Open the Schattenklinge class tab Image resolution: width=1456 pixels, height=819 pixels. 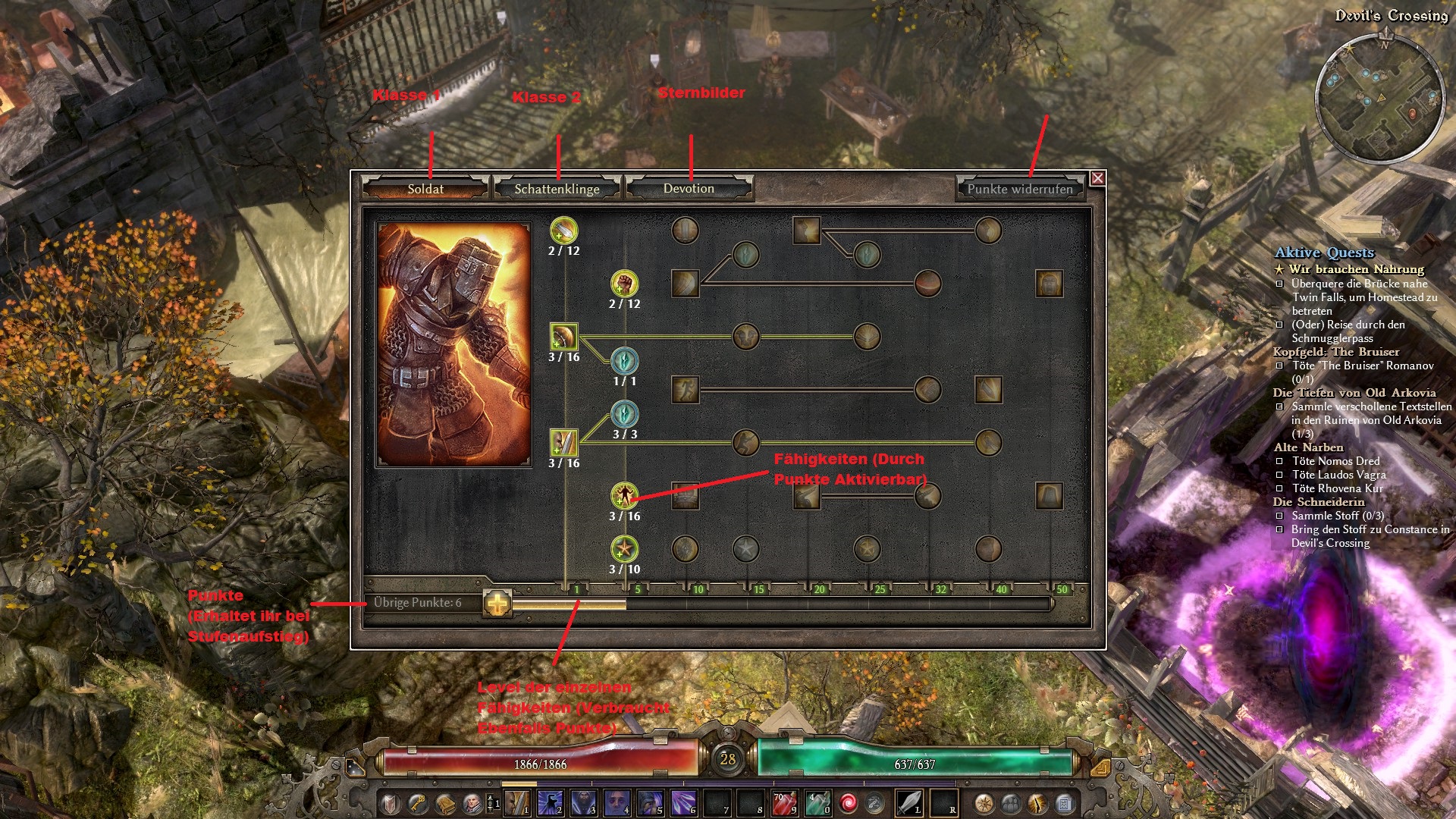click(x=557, y=189)
